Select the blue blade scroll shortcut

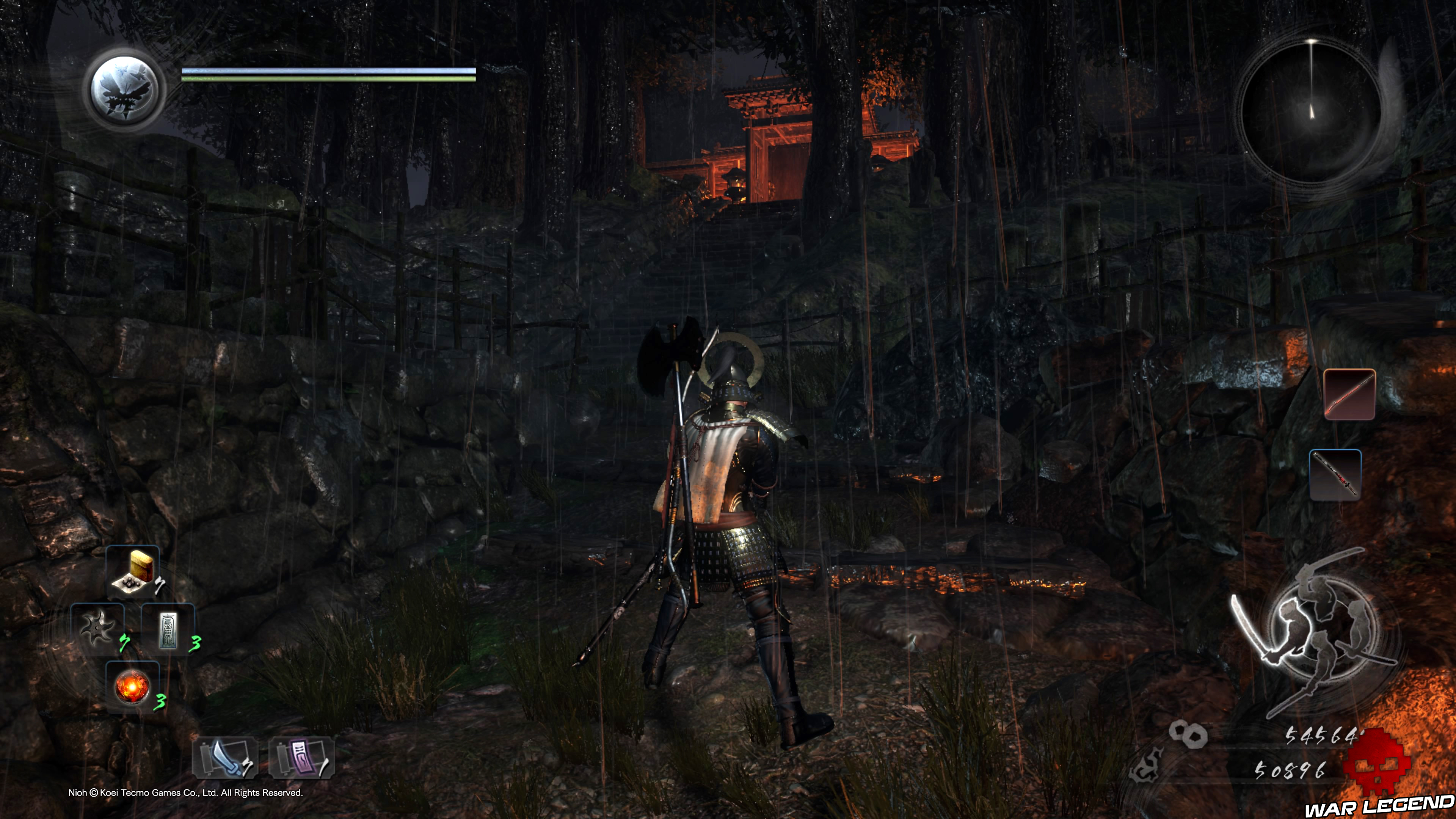coord(225,758)
